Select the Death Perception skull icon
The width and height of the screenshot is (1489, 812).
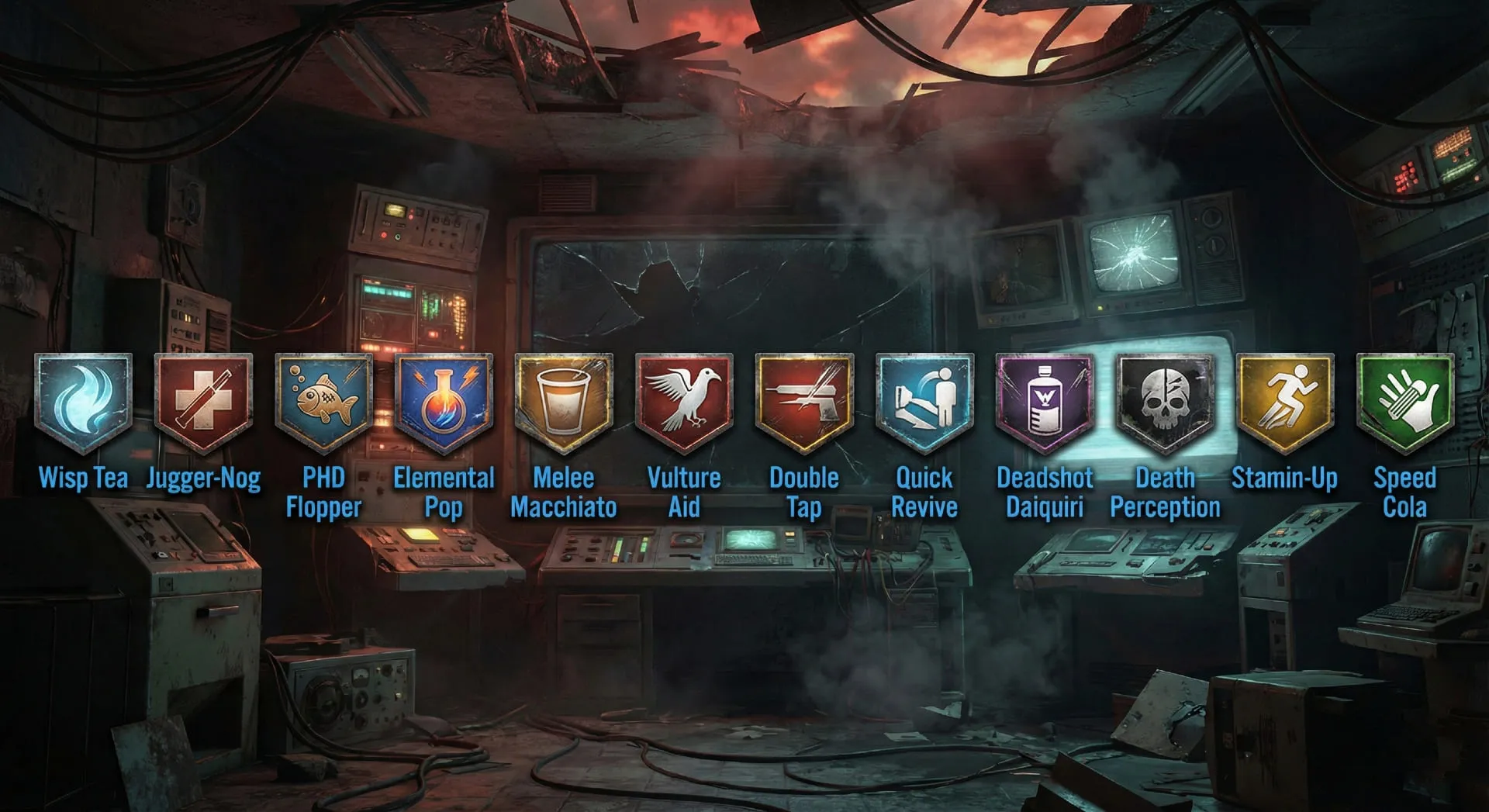coord(1165,399)
